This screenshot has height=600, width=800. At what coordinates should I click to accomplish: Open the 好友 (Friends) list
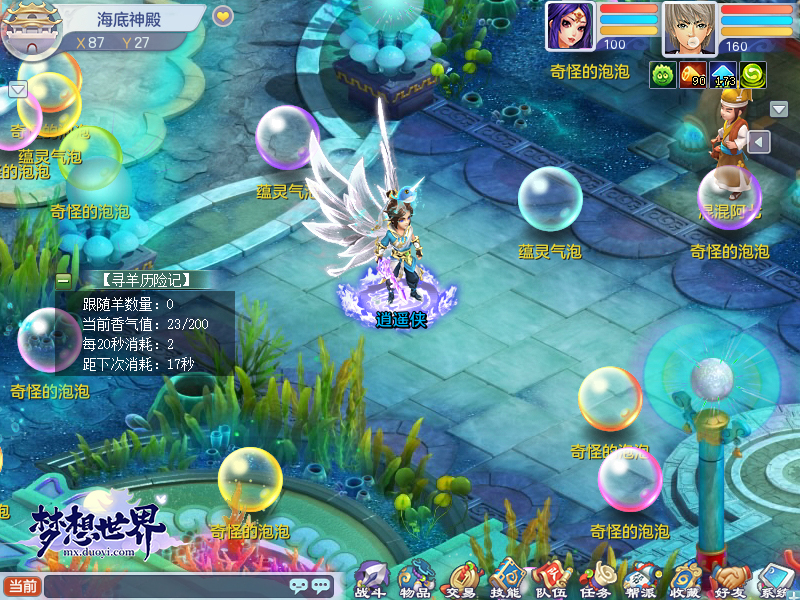(x=729, y=578)
